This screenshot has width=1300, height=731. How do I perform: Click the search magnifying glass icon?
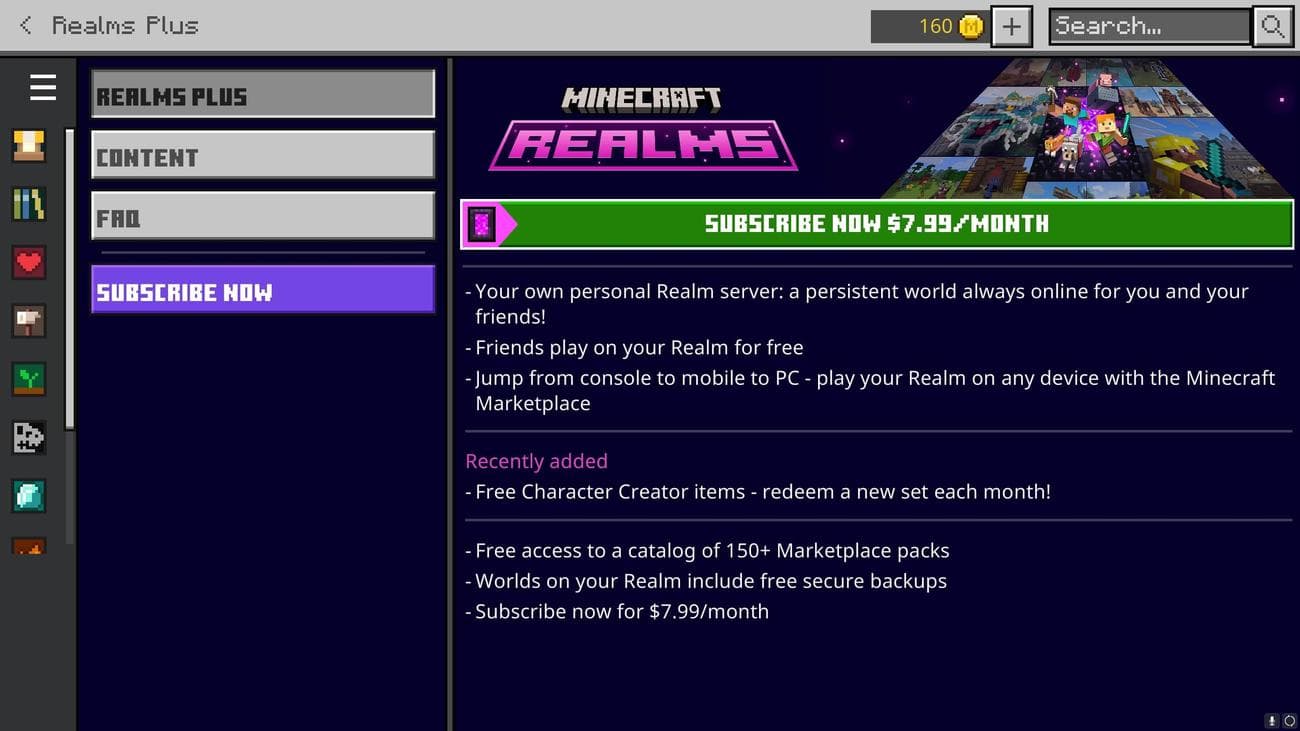(x=1272, y=26)
